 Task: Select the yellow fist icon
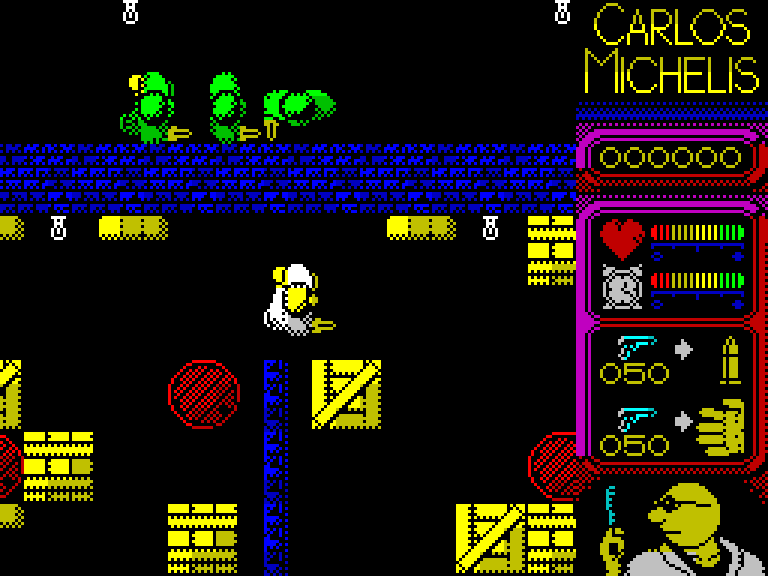coord(722,427)
